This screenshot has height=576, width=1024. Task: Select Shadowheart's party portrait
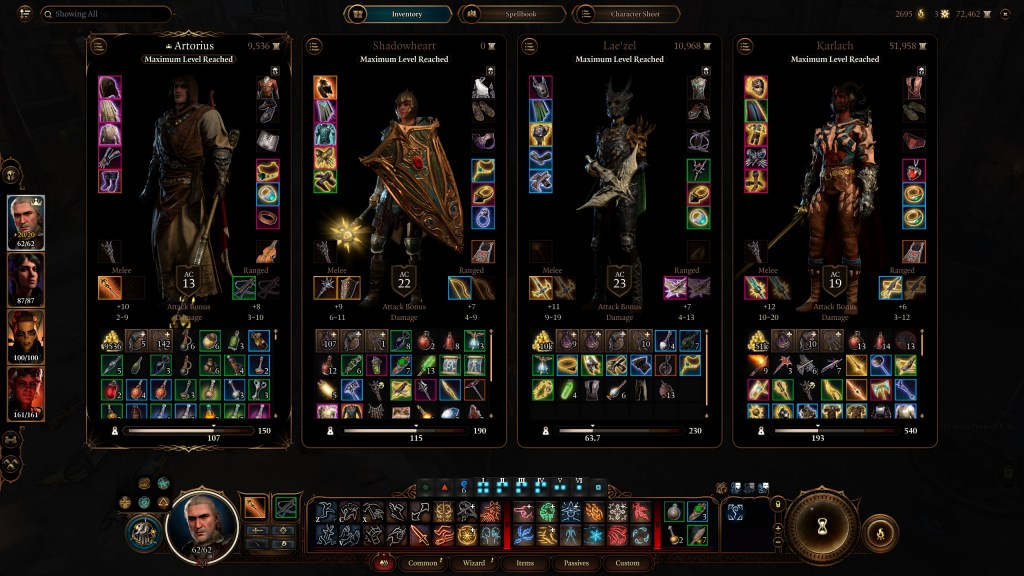point(25,279)
